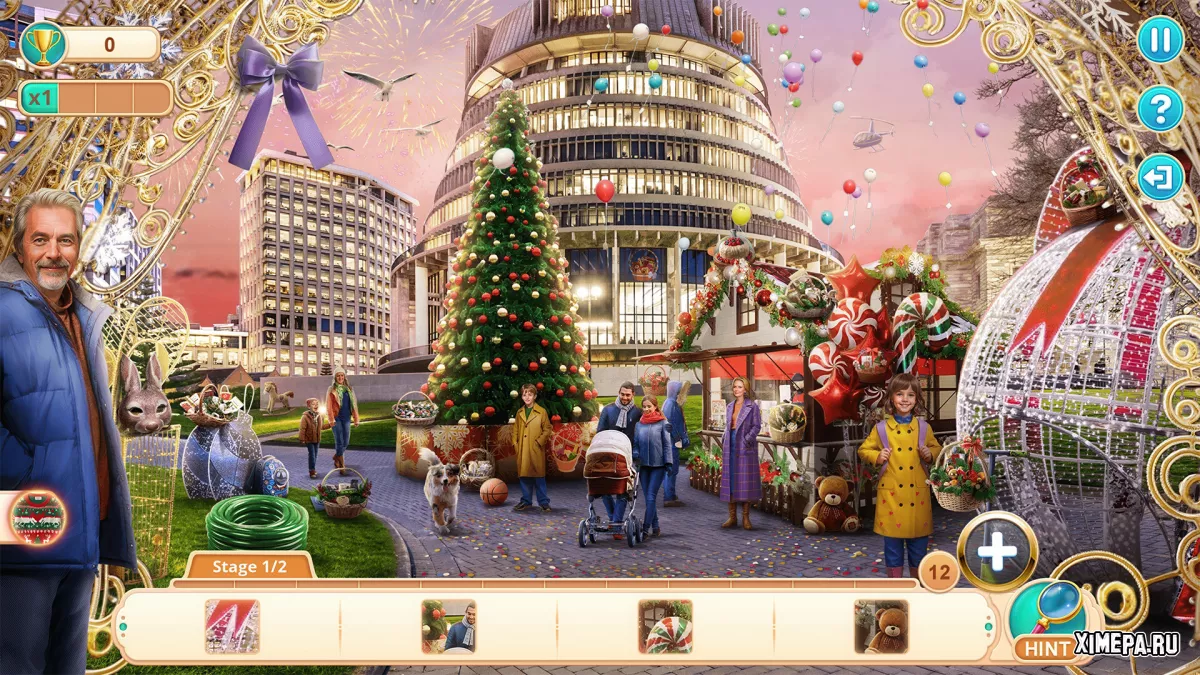Click the gold trophy score icon
This screenshot has width=1200, height=675.
(43, 44)
